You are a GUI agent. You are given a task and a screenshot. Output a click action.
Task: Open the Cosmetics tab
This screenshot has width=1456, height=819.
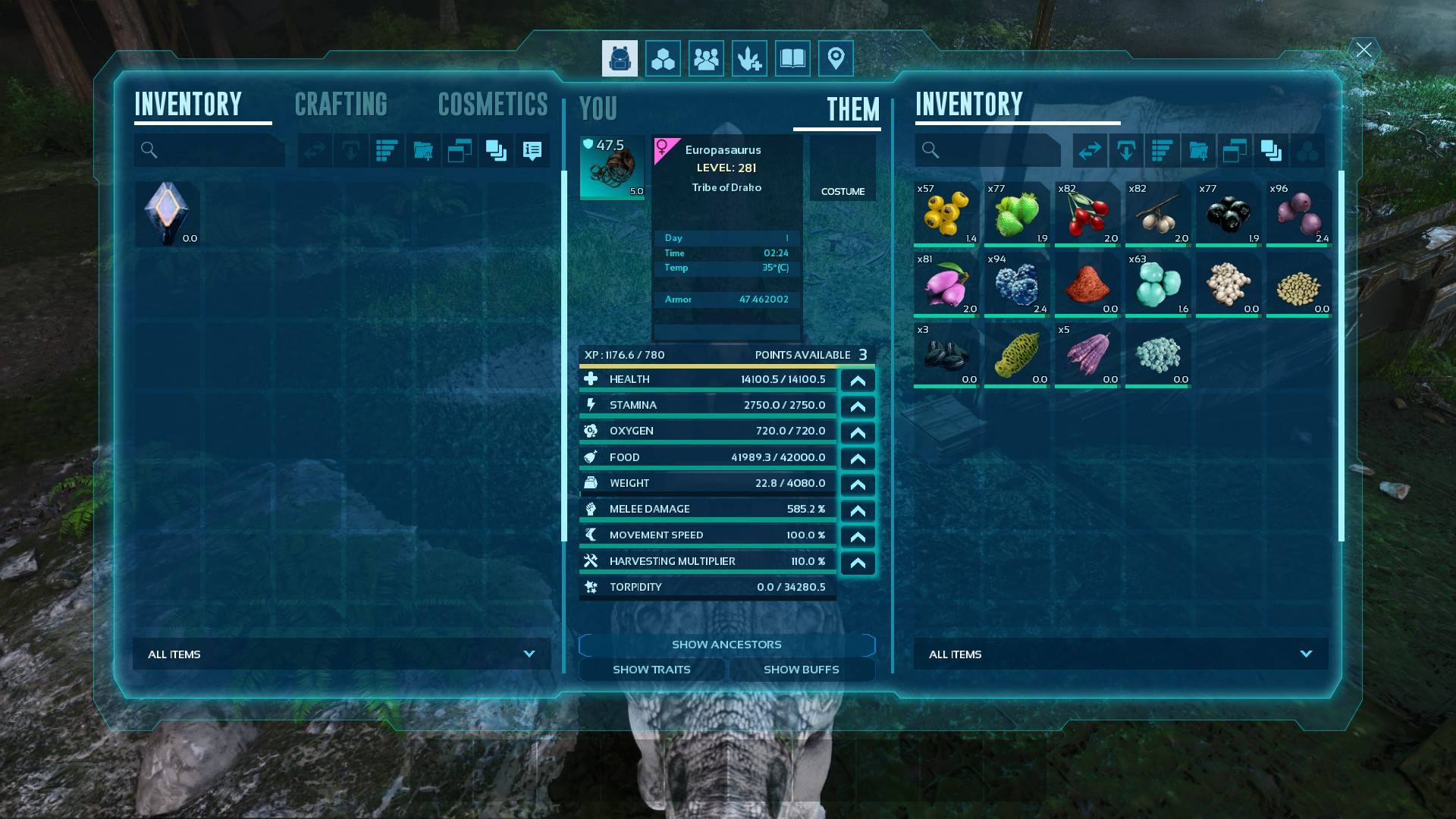(x=493, y=105)
